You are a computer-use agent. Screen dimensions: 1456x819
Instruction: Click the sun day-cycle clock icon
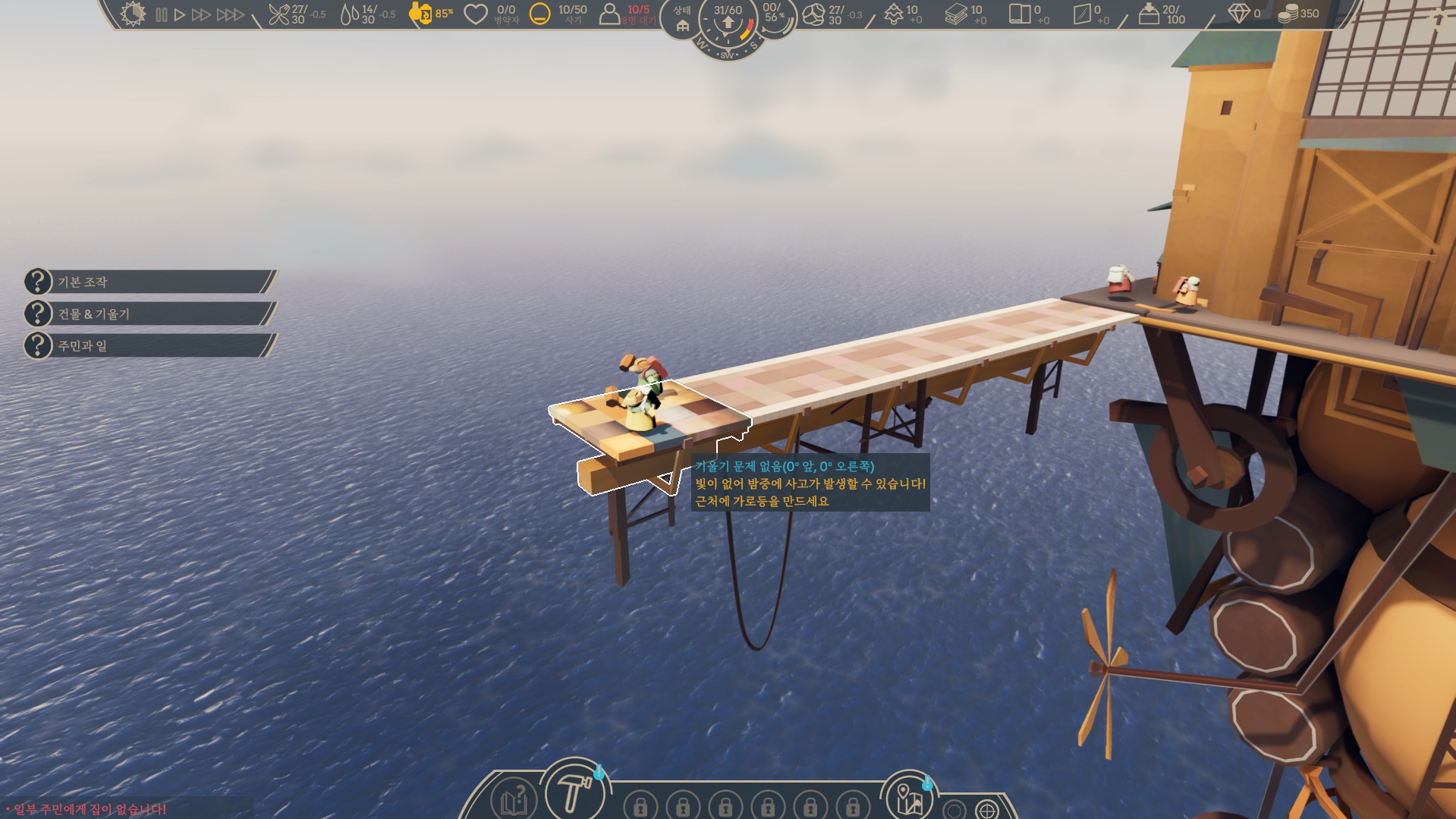(133, 14)
